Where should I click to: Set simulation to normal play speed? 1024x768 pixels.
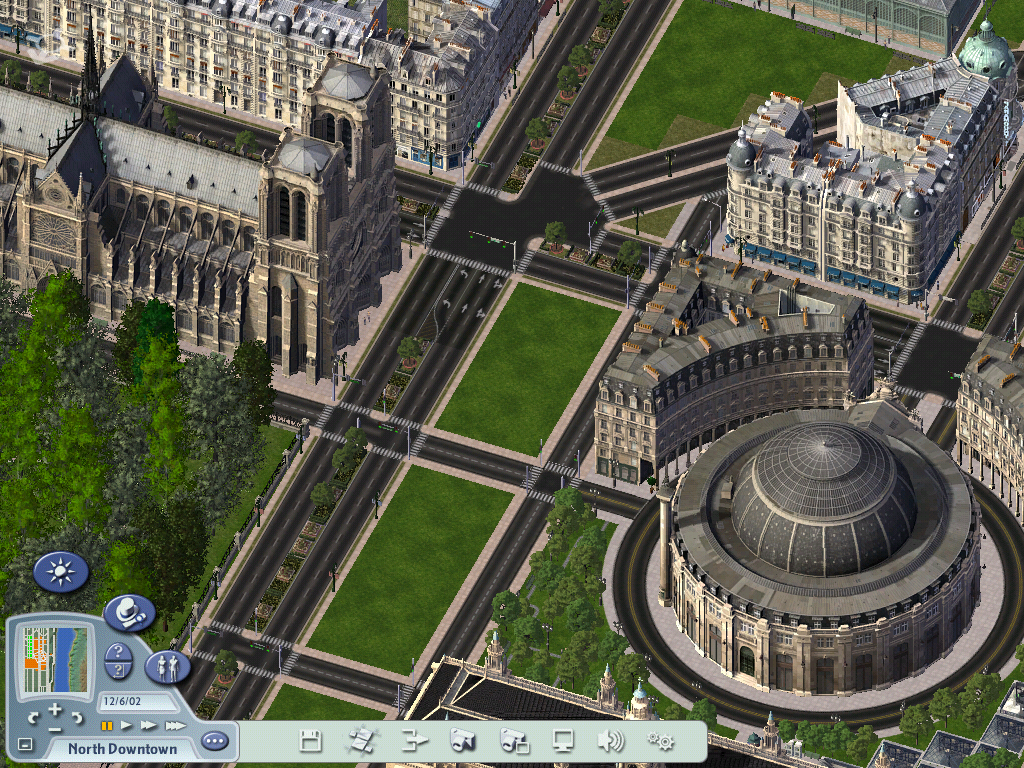(x=127, y=725)
